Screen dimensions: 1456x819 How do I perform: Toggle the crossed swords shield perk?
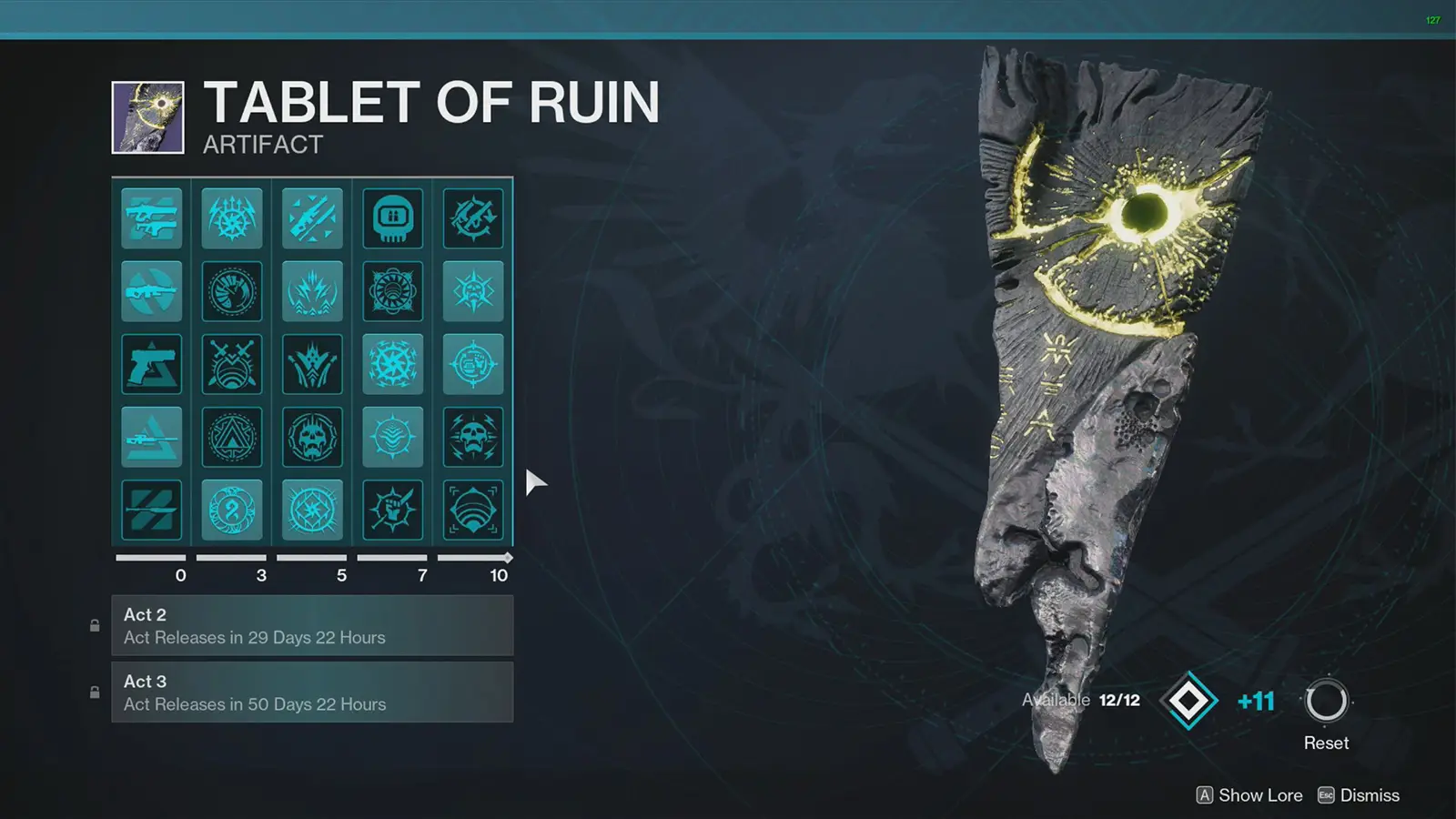pyautogui.click(x=232, y=363)
